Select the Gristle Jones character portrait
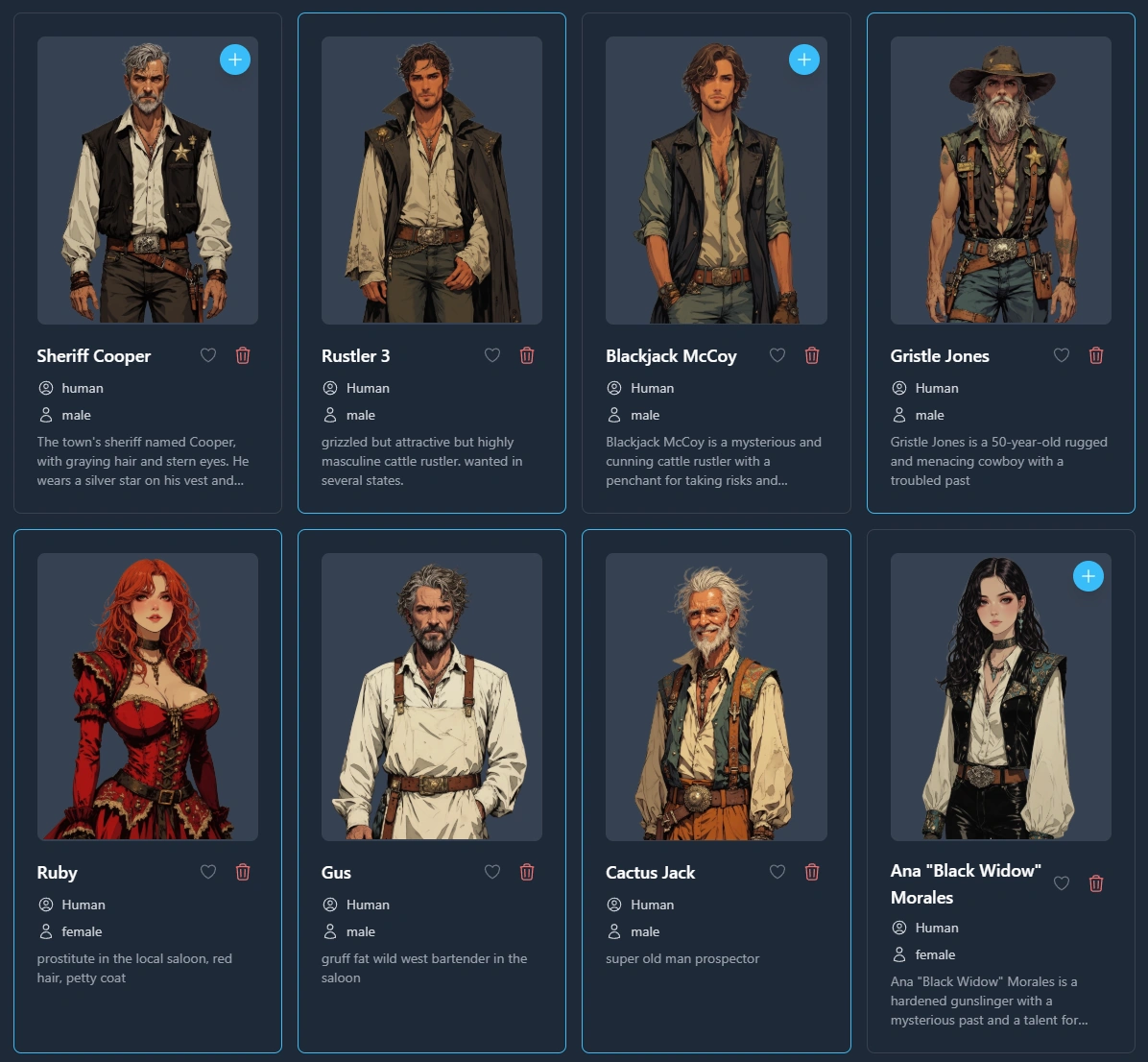 1000,180
